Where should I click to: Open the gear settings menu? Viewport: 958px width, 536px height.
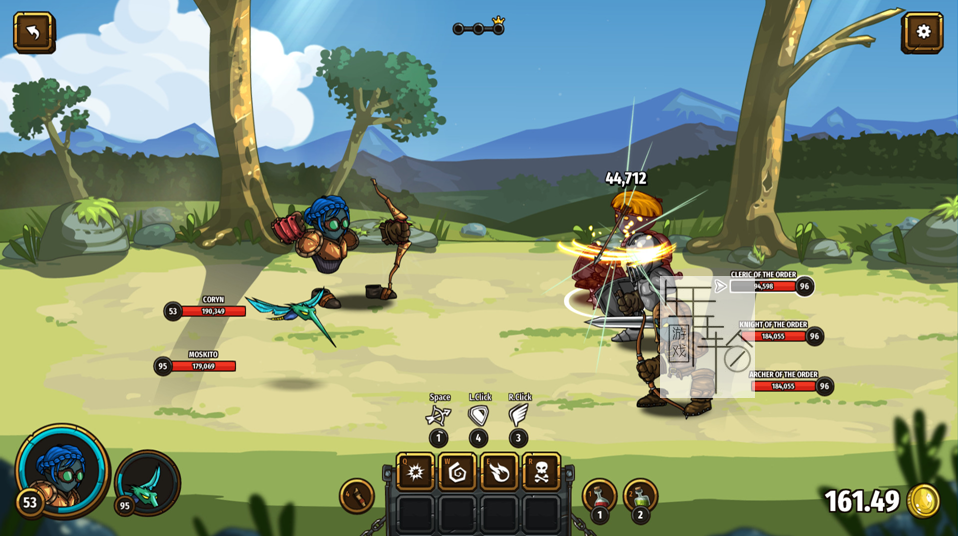(922, 32)
